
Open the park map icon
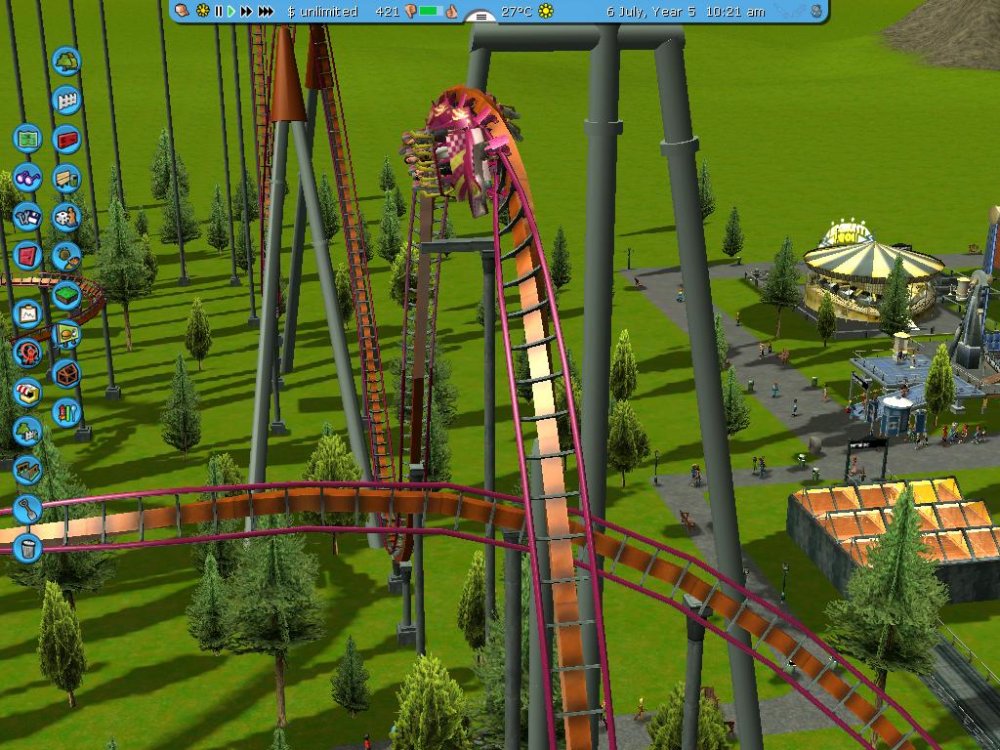(x=27, y=138)
